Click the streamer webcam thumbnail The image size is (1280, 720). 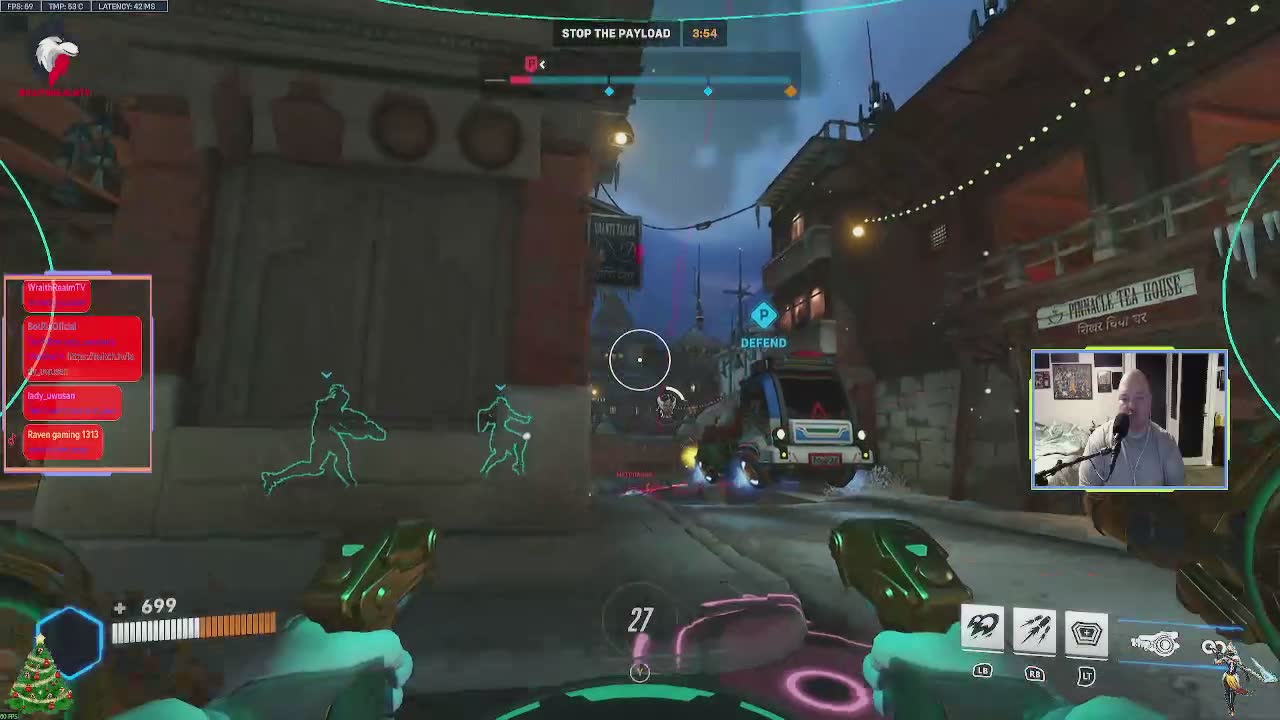pos(1129,419)
